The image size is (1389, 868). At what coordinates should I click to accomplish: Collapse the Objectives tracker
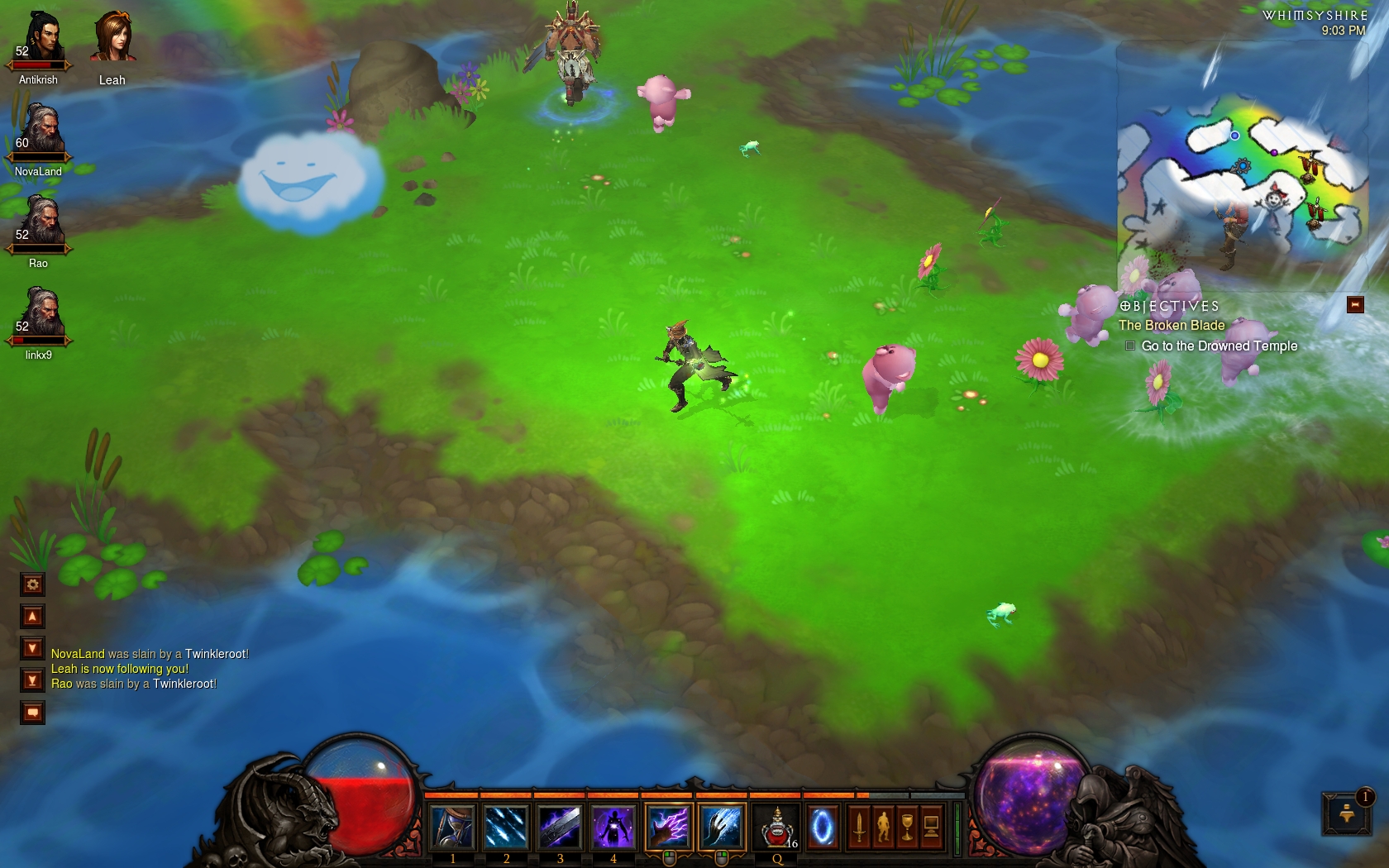coord(1355,305)
